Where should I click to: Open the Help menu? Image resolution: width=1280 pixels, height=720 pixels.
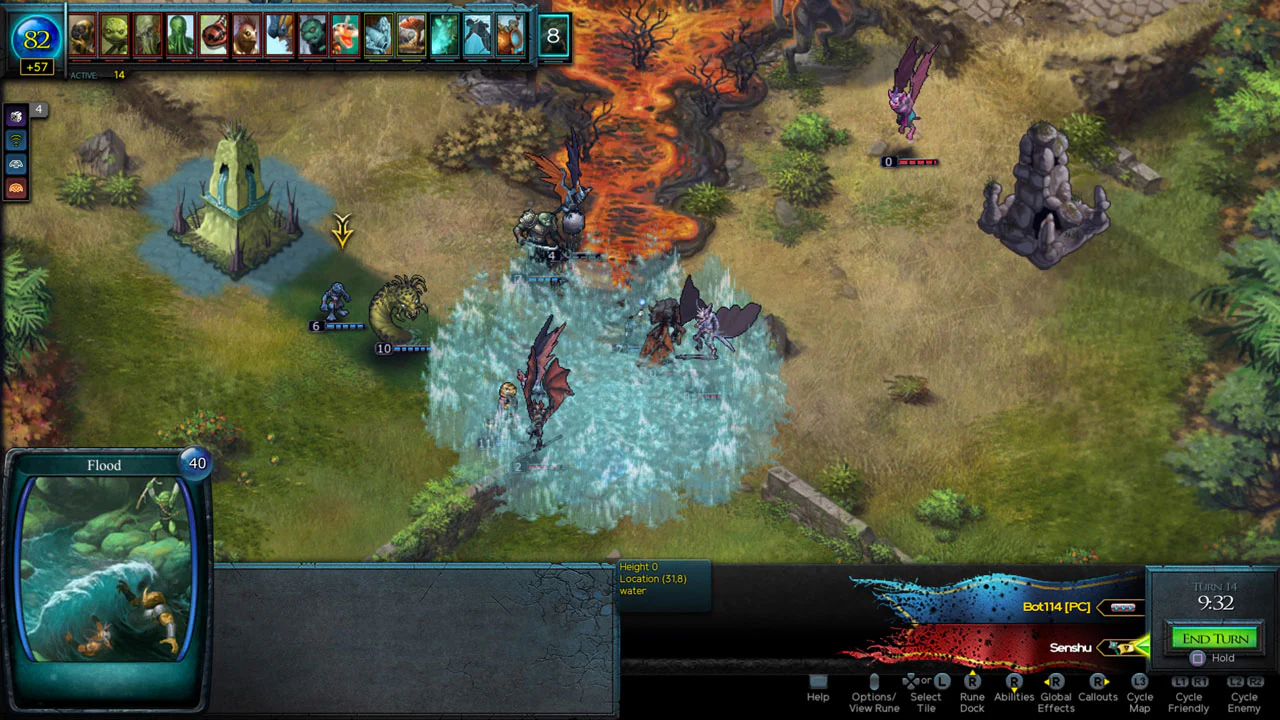point(817,691)
